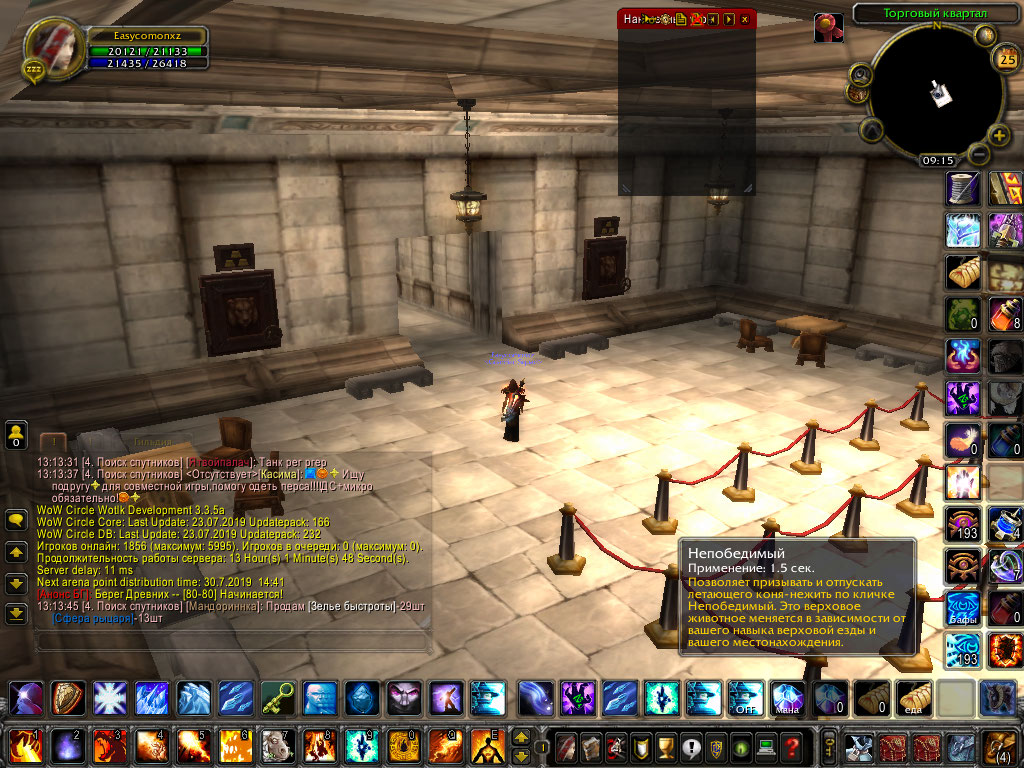
Task: Click the mana gem slot labeled мана
Action: point(787,697)
